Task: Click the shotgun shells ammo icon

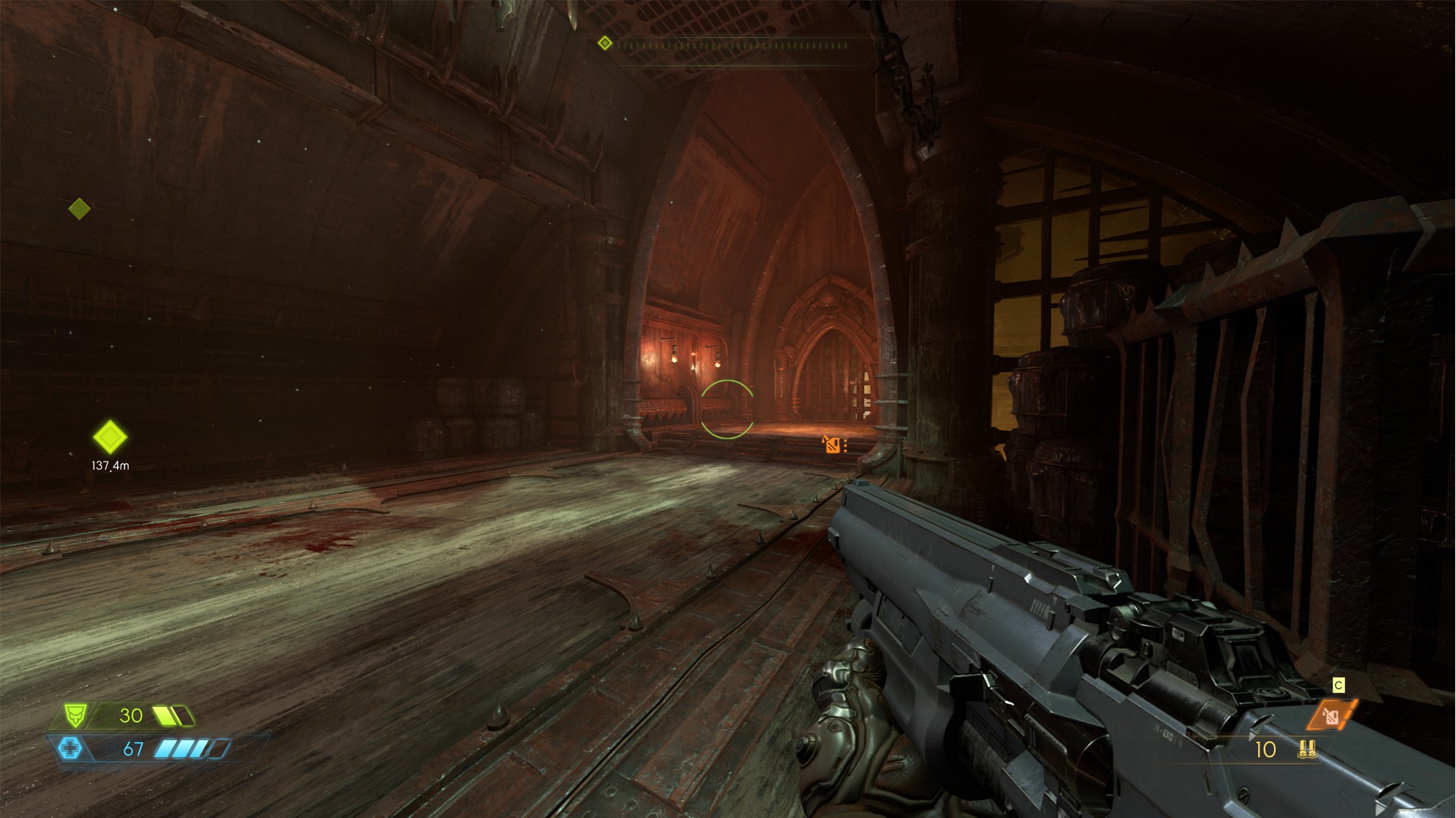Action: 1308,749
